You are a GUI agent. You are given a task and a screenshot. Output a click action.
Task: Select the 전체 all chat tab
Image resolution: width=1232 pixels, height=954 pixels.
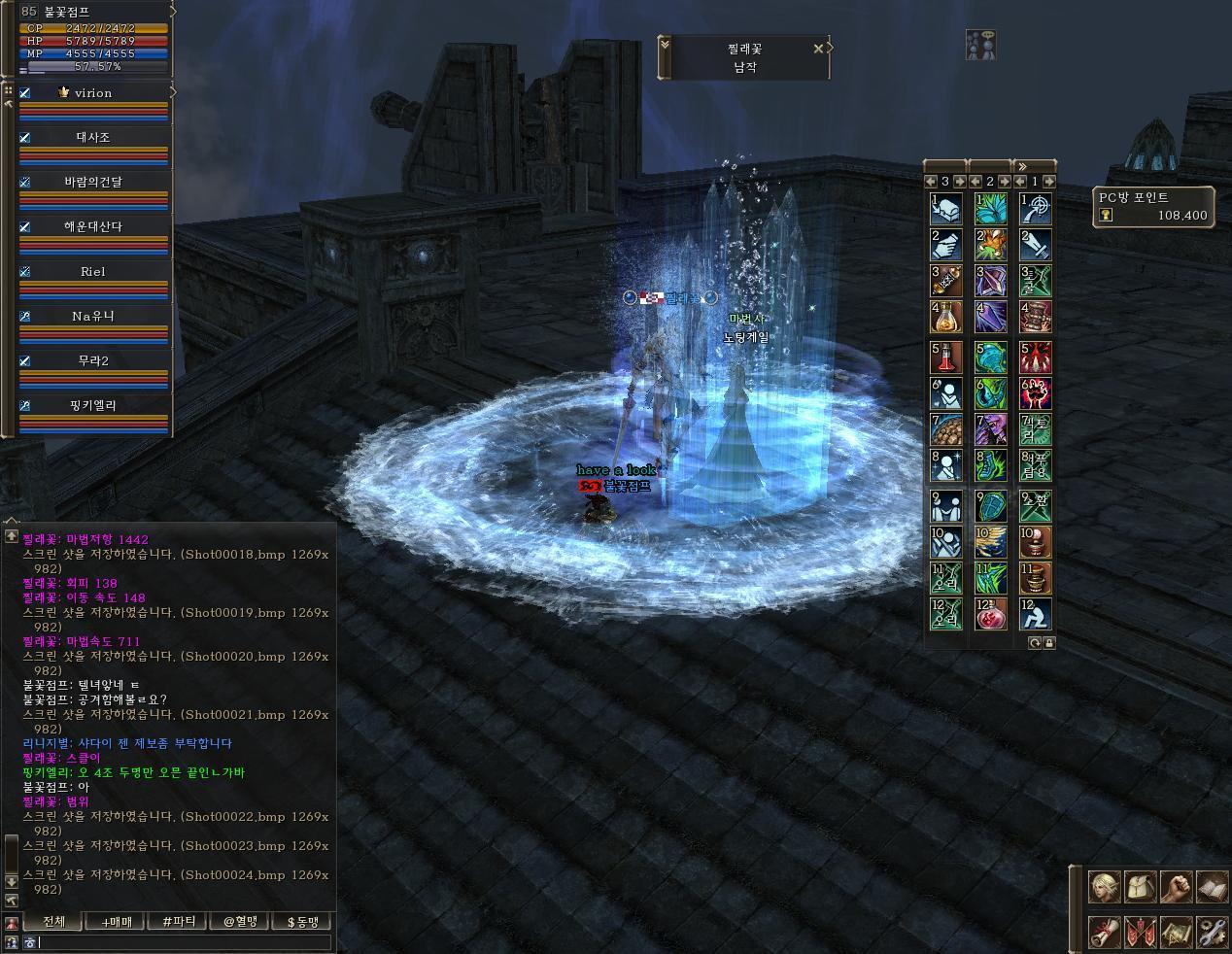tap(53, 921)
